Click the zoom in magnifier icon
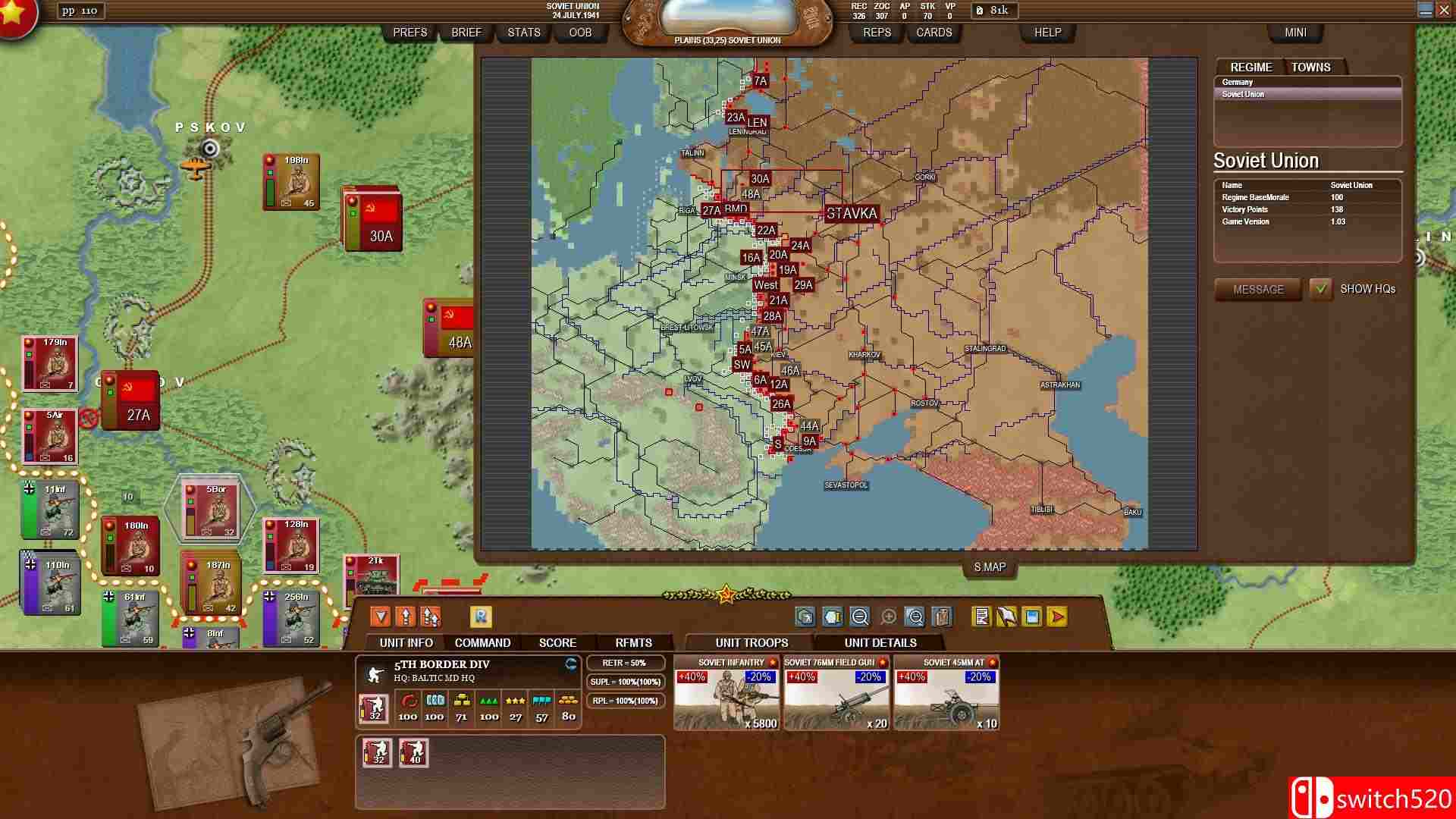The image size is (1456, 819). click(x=887, y=616)
